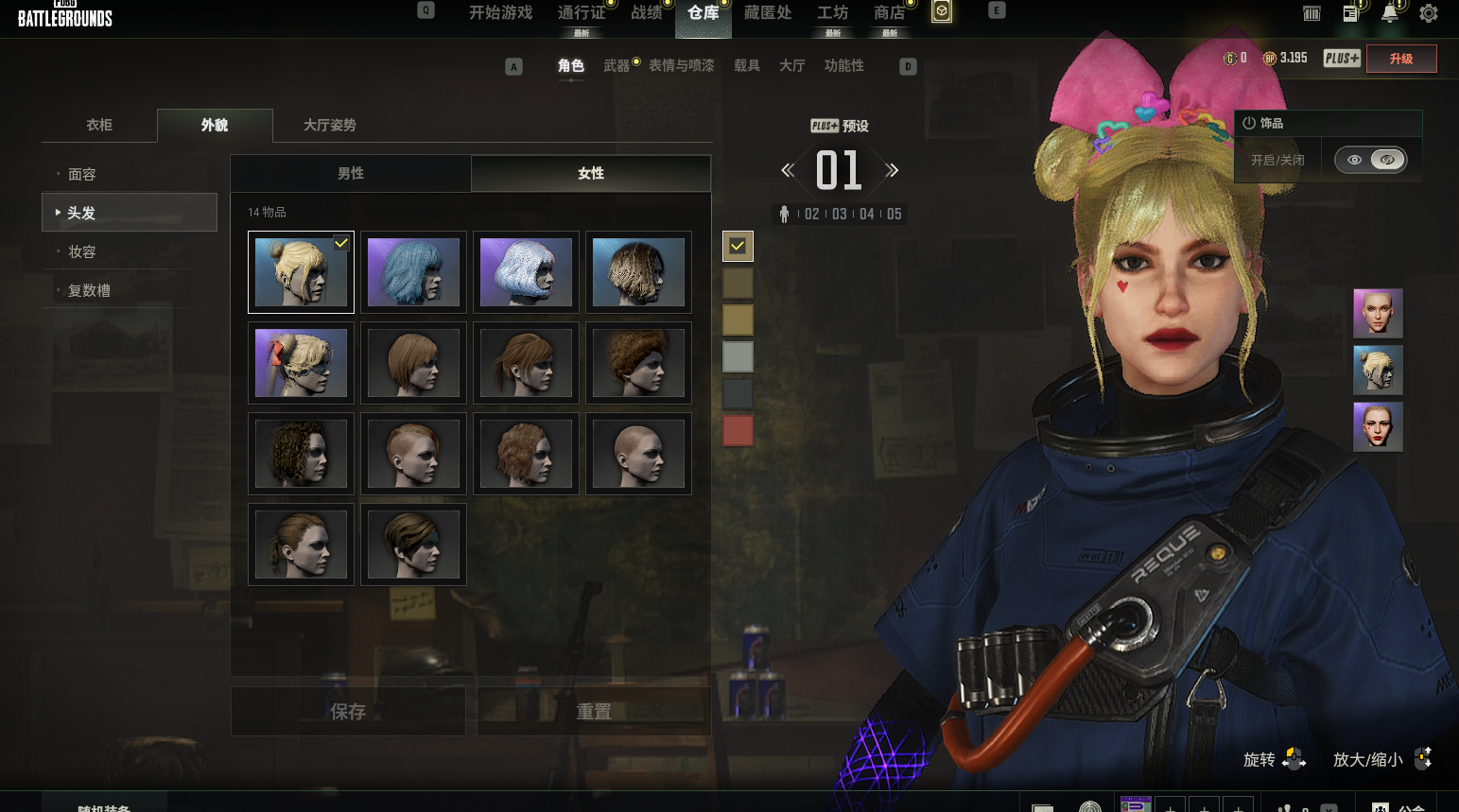Image resolution: width=1459 pixels, height=812 pixels.
Task: Pick the bald head hairstyle
Action: [x=638, y=454]
